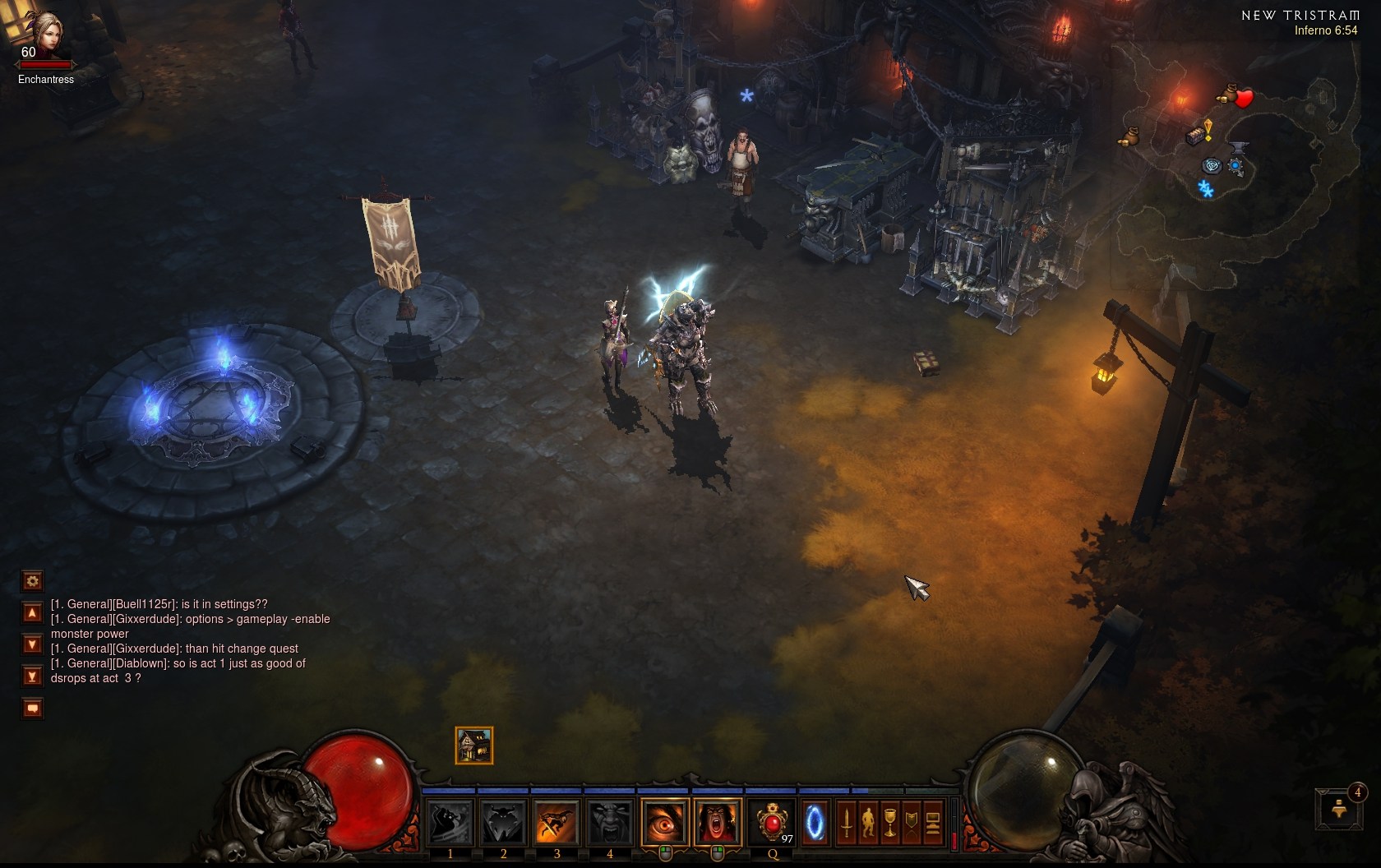Activate the orange leaping warrior skill
Screen dimensions: 1381x868
pyautogui.click(x=557, y=822)
